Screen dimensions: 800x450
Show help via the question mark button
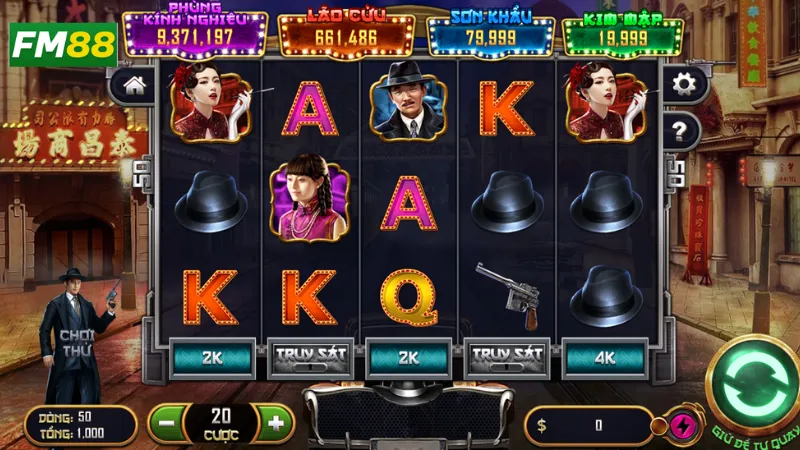pyautogui.click(x=682, y=129)
